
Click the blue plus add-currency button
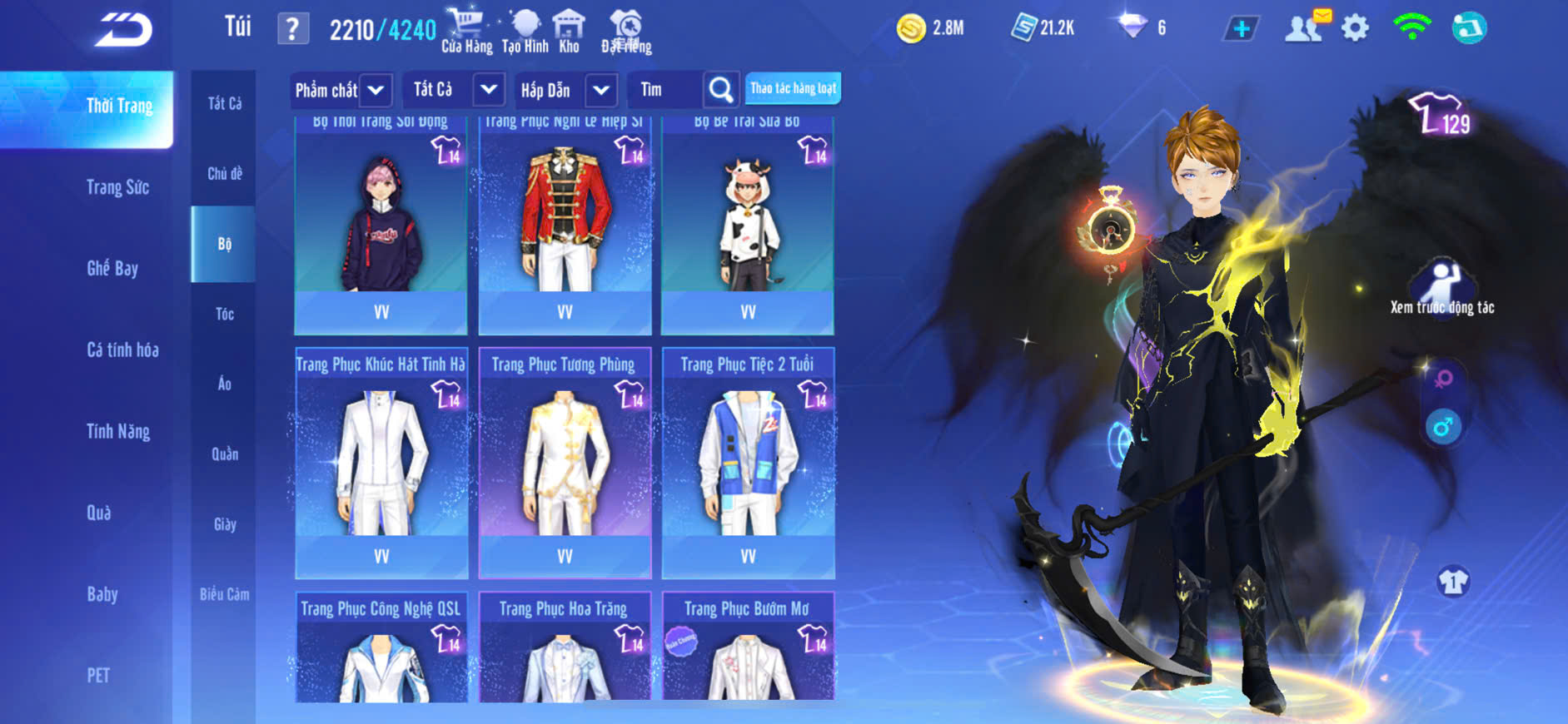(1241, 29)
